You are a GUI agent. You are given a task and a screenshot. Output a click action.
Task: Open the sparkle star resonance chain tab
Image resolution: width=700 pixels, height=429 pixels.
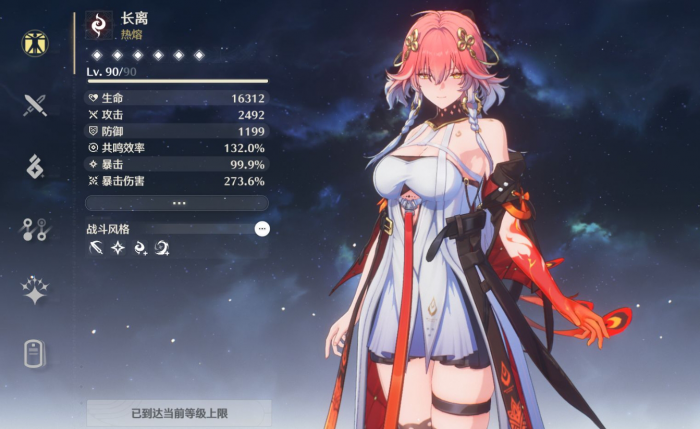pyautogui.click(x=36, y=291)
